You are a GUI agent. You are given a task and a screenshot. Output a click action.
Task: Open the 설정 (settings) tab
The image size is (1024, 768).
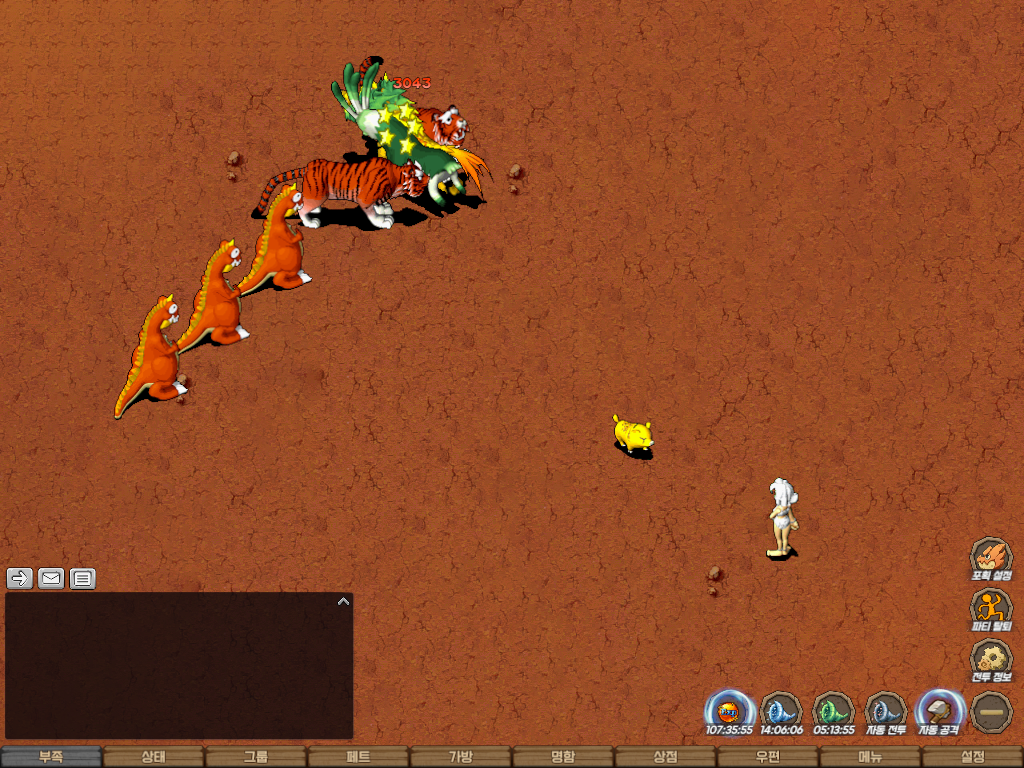972,757
